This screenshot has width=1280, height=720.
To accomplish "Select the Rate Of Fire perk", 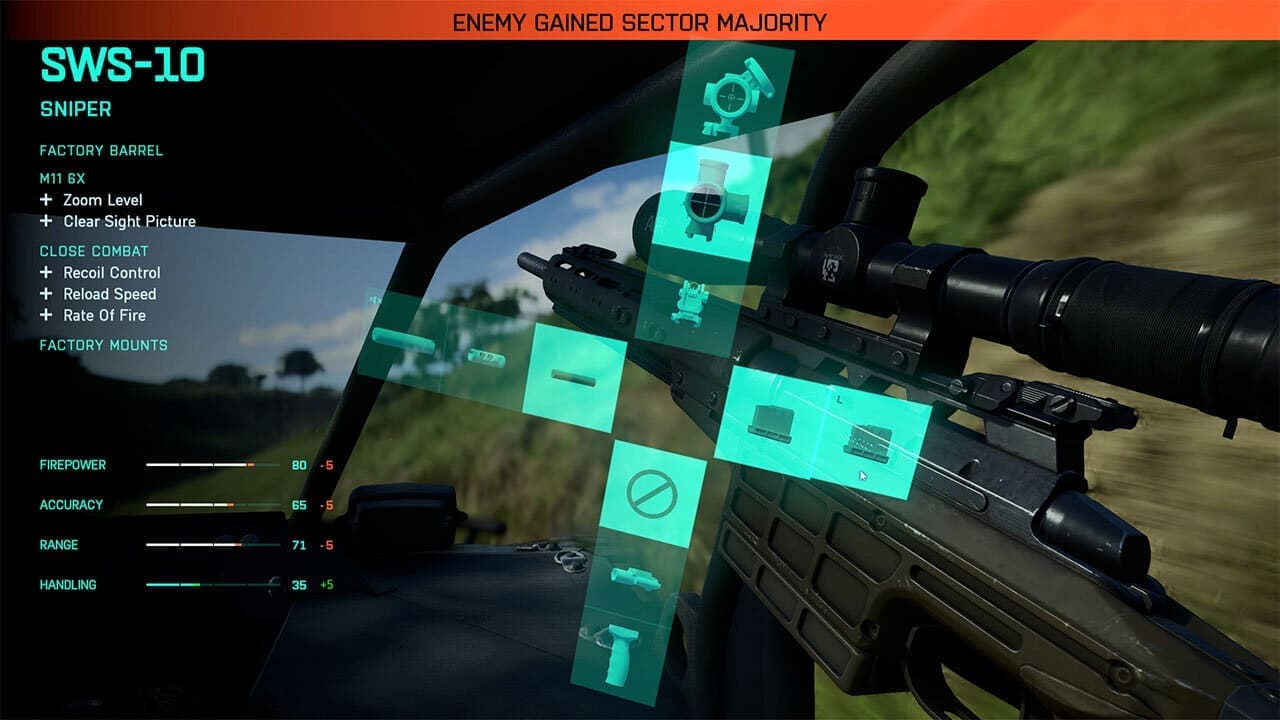I will coord(103,315).
